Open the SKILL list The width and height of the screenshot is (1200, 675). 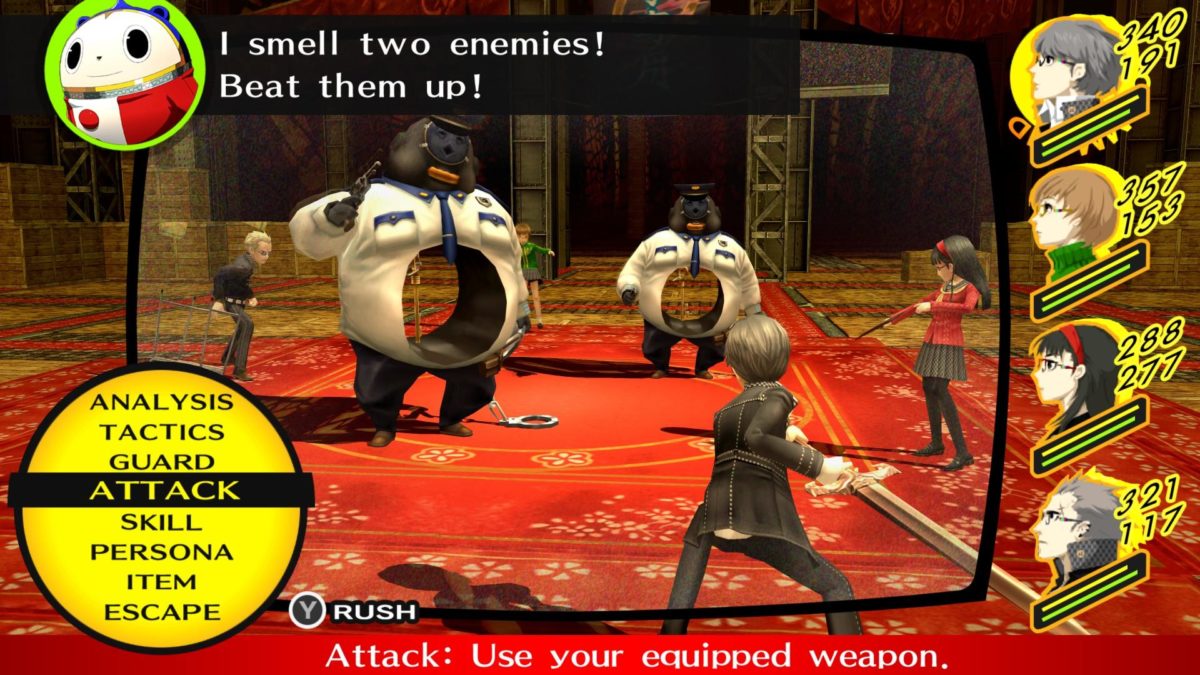coord(161,522)
